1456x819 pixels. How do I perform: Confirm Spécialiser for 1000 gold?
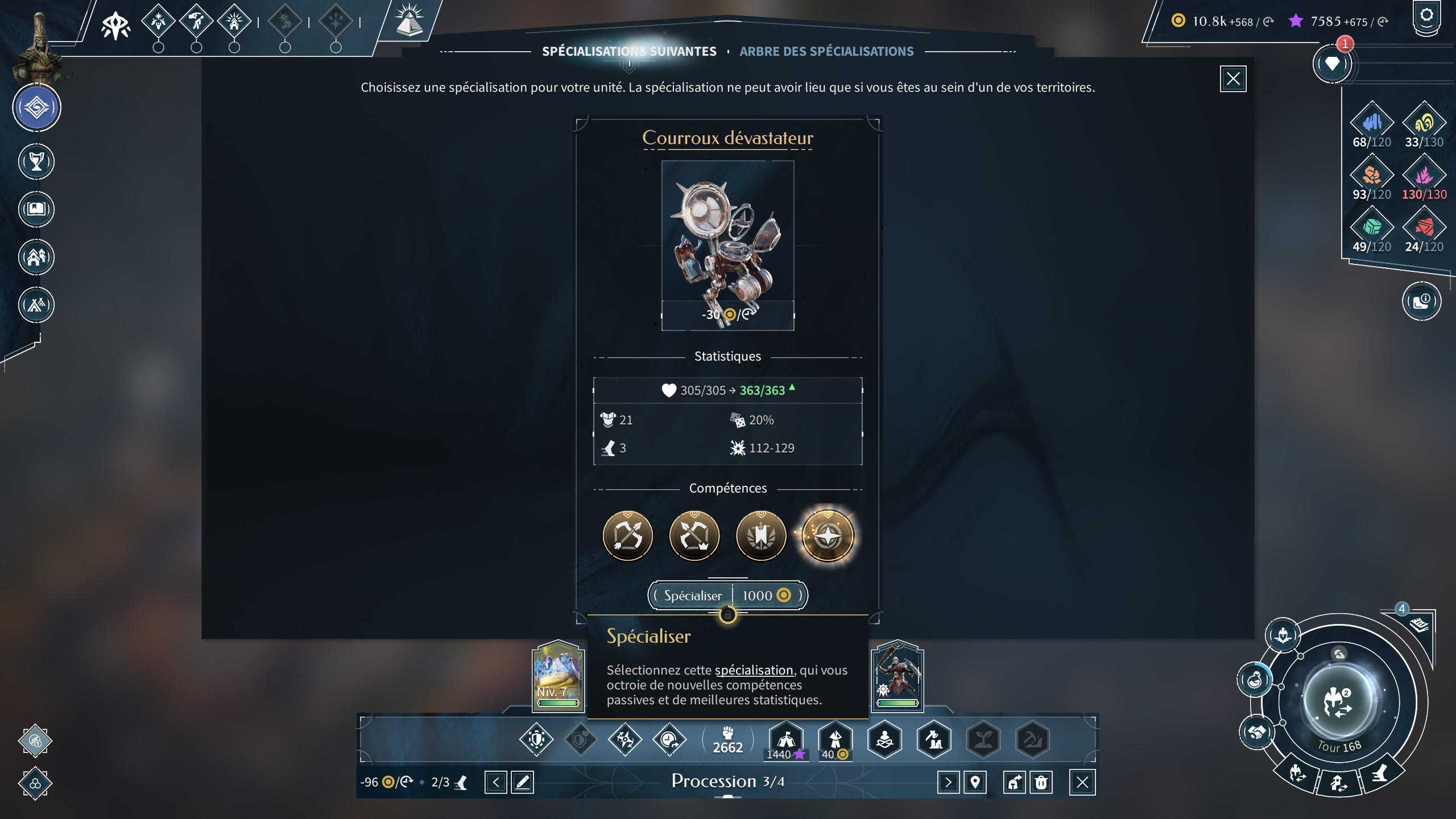tap(727, 595)
